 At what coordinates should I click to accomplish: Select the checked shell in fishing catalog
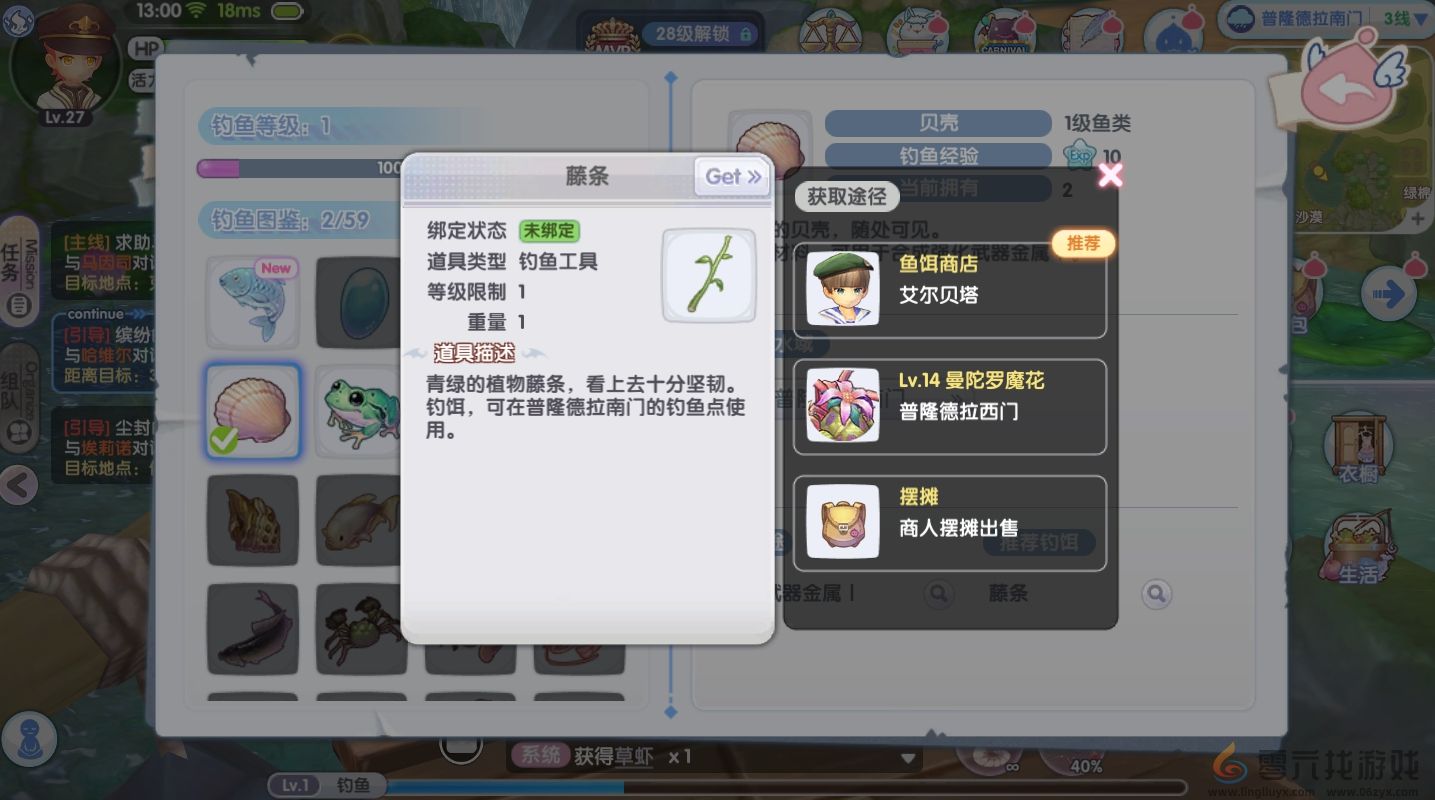(x=253, y=412)
